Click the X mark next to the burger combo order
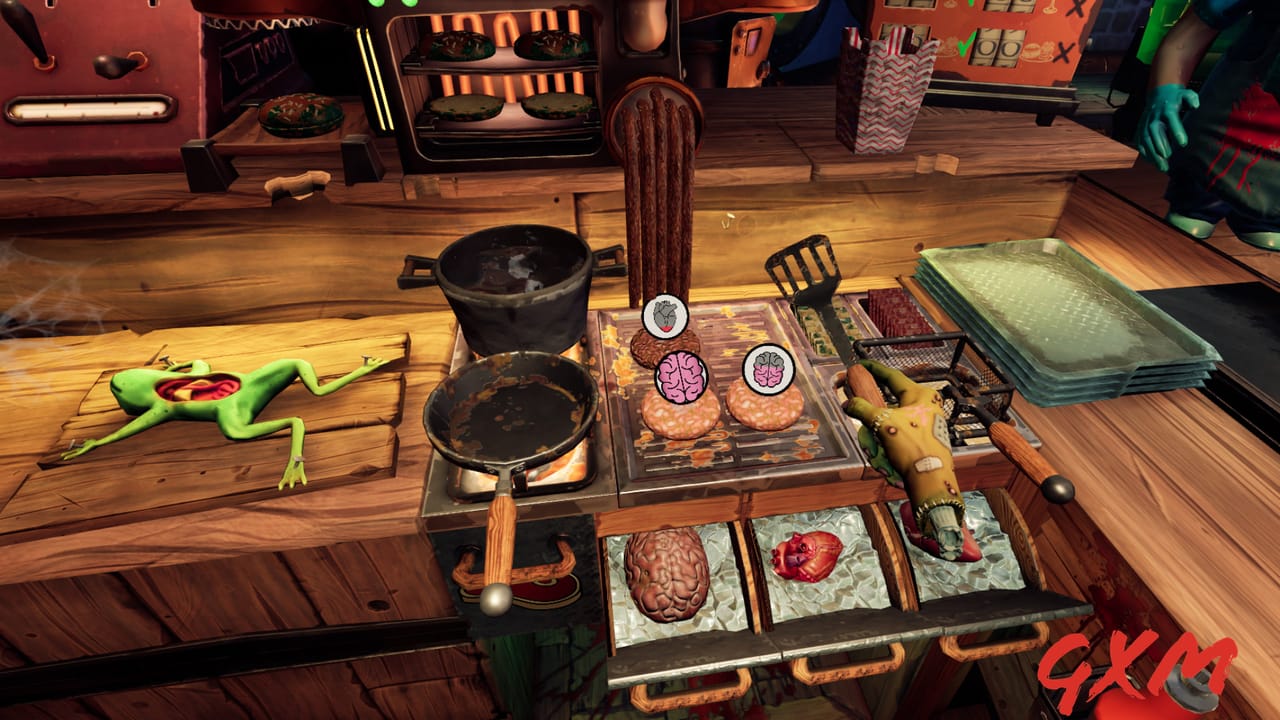1280x720 pixels. click(x=1062, y=51)
